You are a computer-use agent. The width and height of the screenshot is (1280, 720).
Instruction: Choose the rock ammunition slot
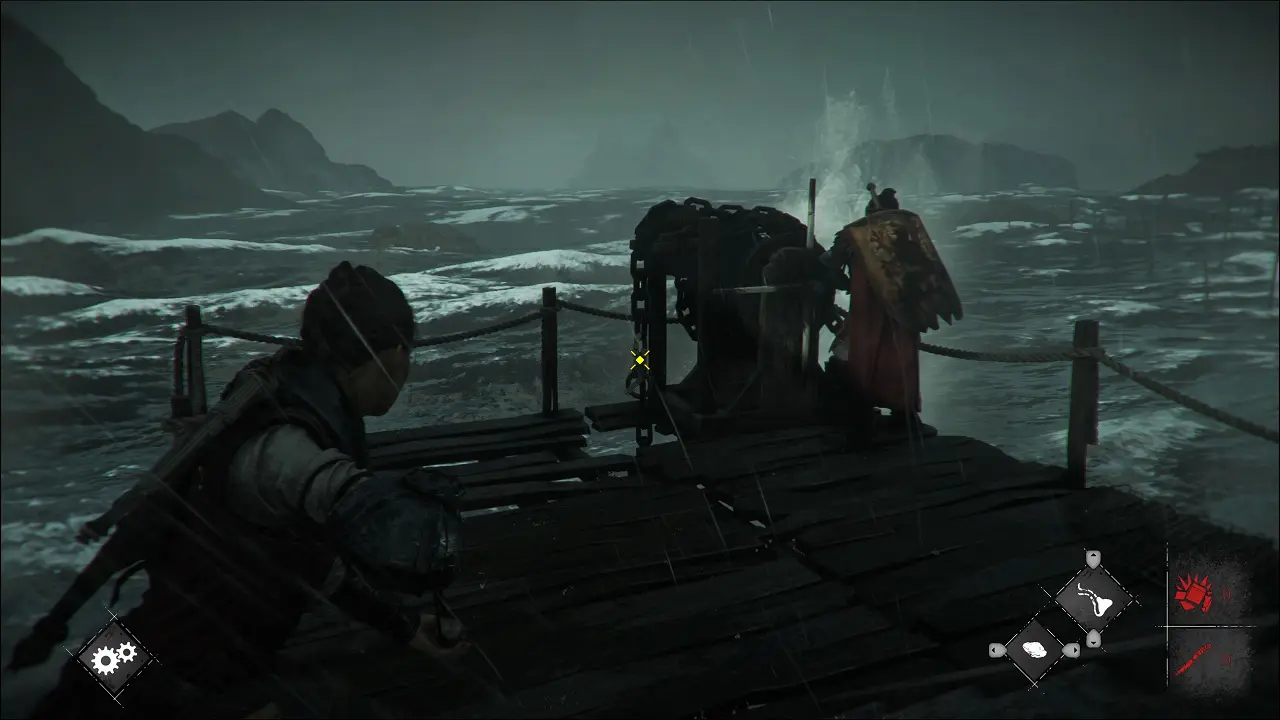coord(1035,650)
